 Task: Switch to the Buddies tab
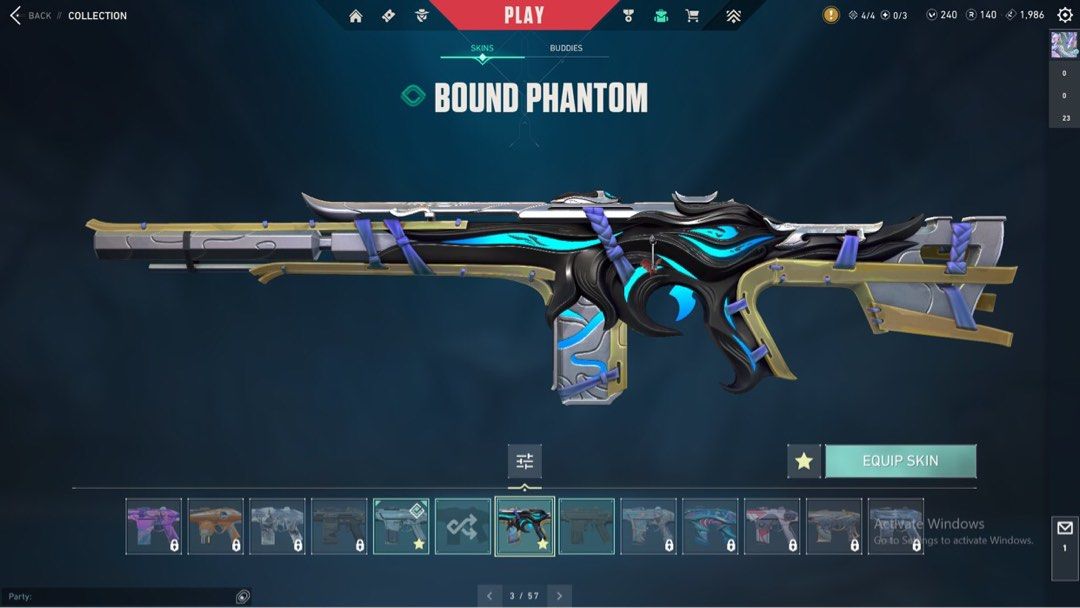[x=566, y=48]
